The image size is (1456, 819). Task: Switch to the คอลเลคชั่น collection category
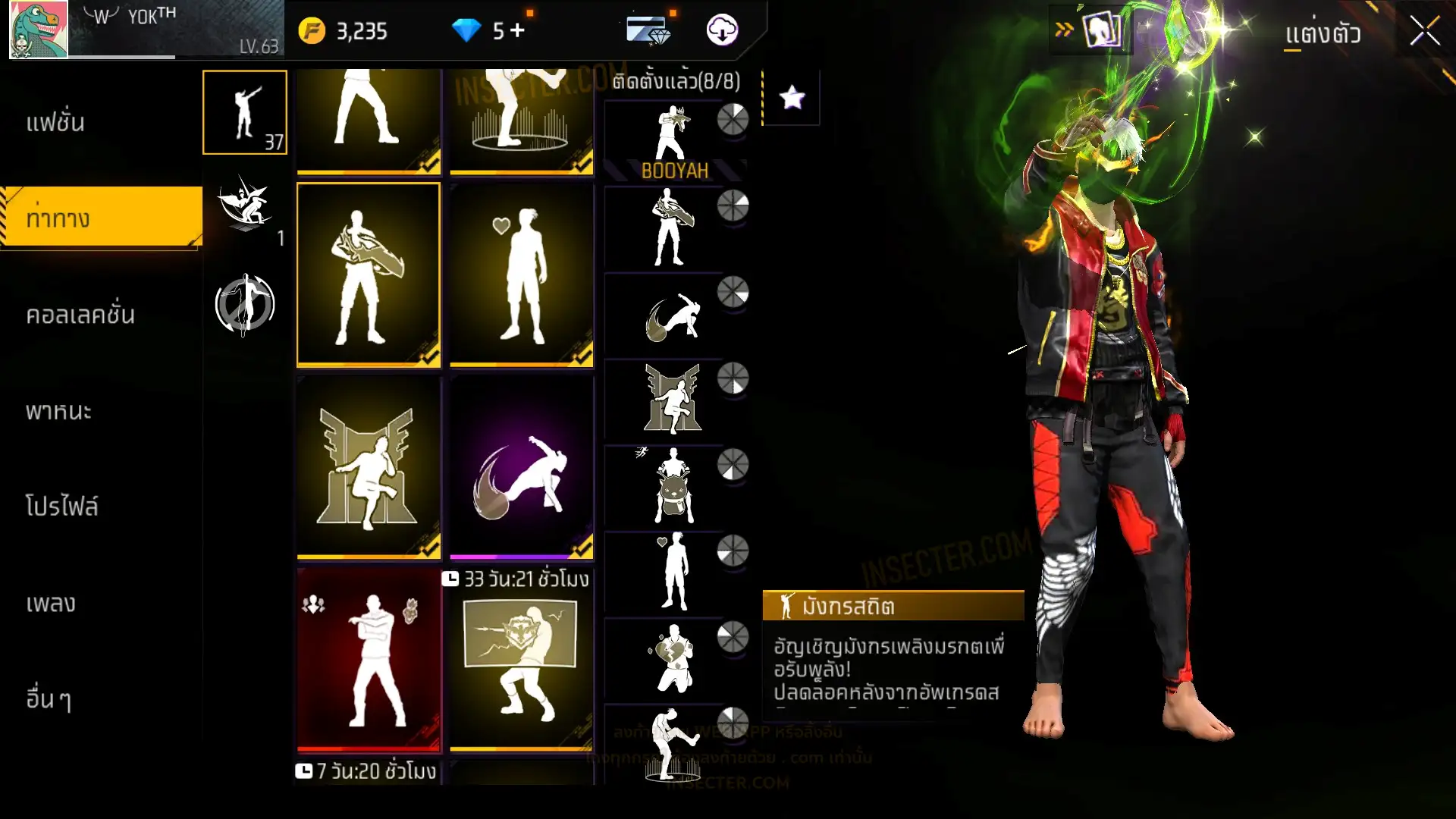click(80, 315)
